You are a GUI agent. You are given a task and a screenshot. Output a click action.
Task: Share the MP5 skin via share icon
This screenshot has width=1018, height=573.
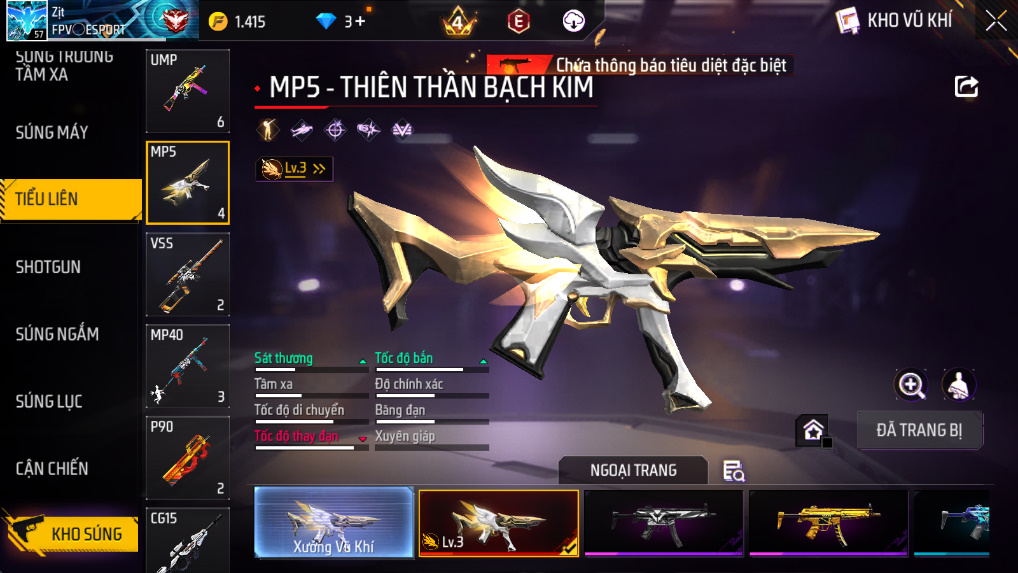point(966,87)
